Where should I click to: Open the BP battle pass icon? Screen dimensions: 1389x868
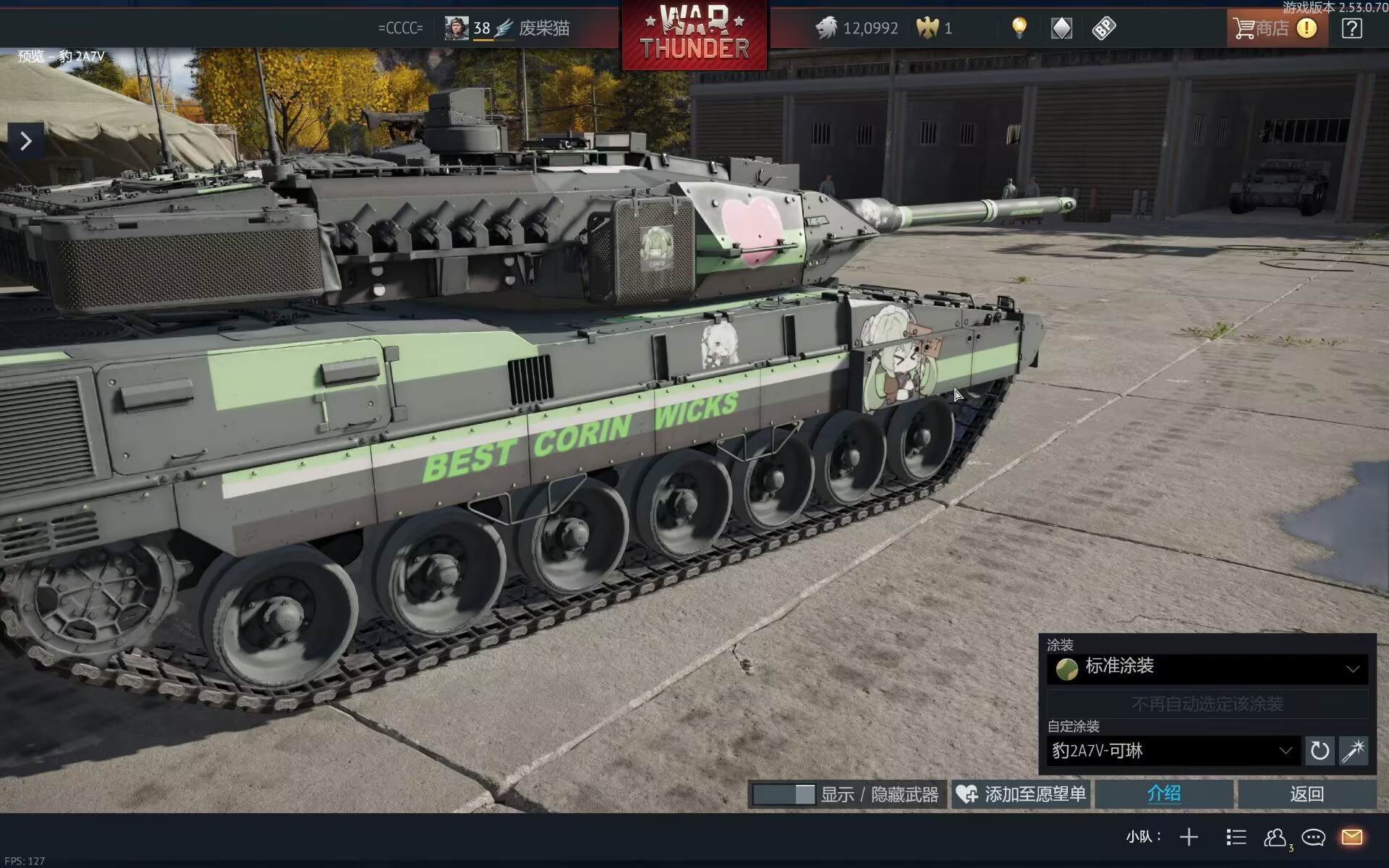[1103, 28]
